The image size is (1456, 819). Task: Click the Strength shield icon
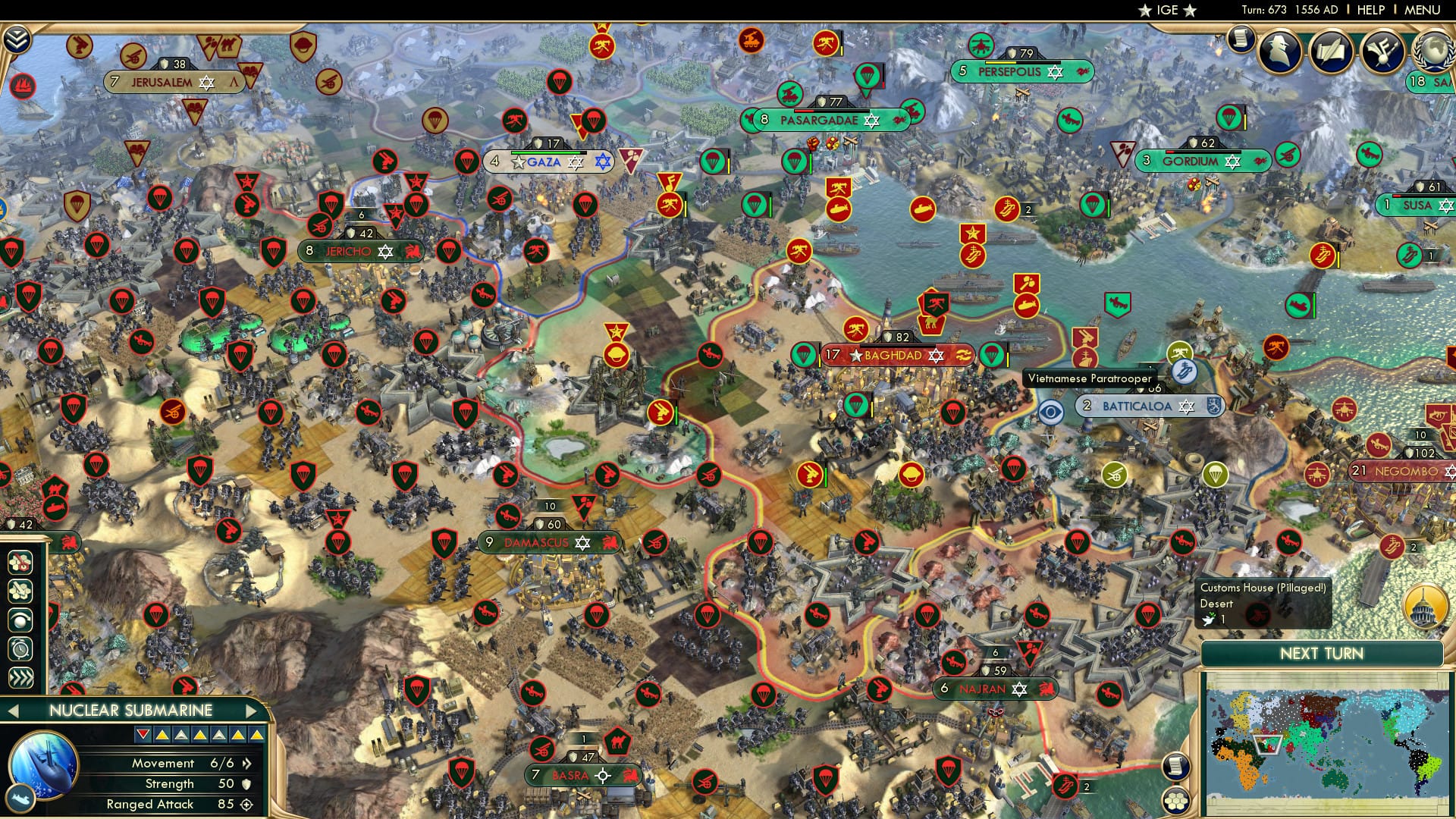[x=246, y=786]
